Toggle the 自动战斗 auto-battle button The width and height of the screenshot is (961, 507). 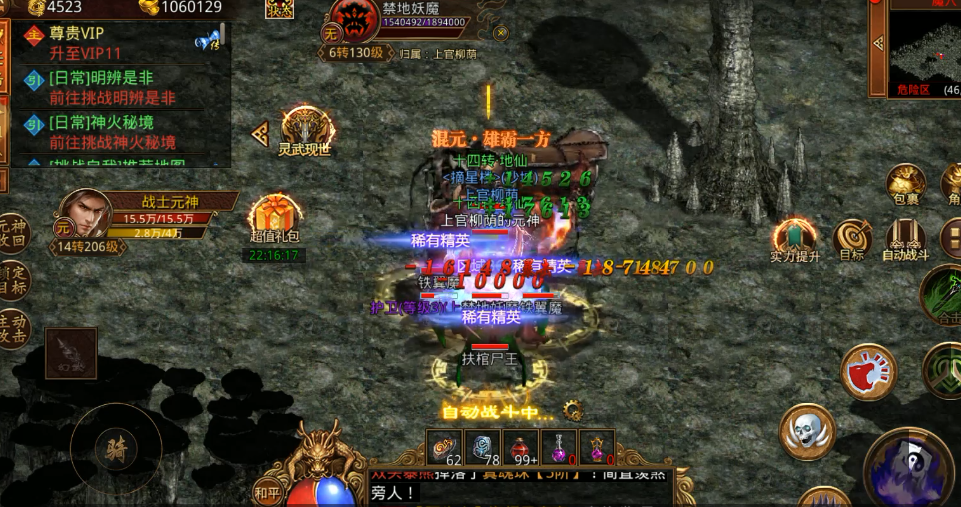[906, 238]
